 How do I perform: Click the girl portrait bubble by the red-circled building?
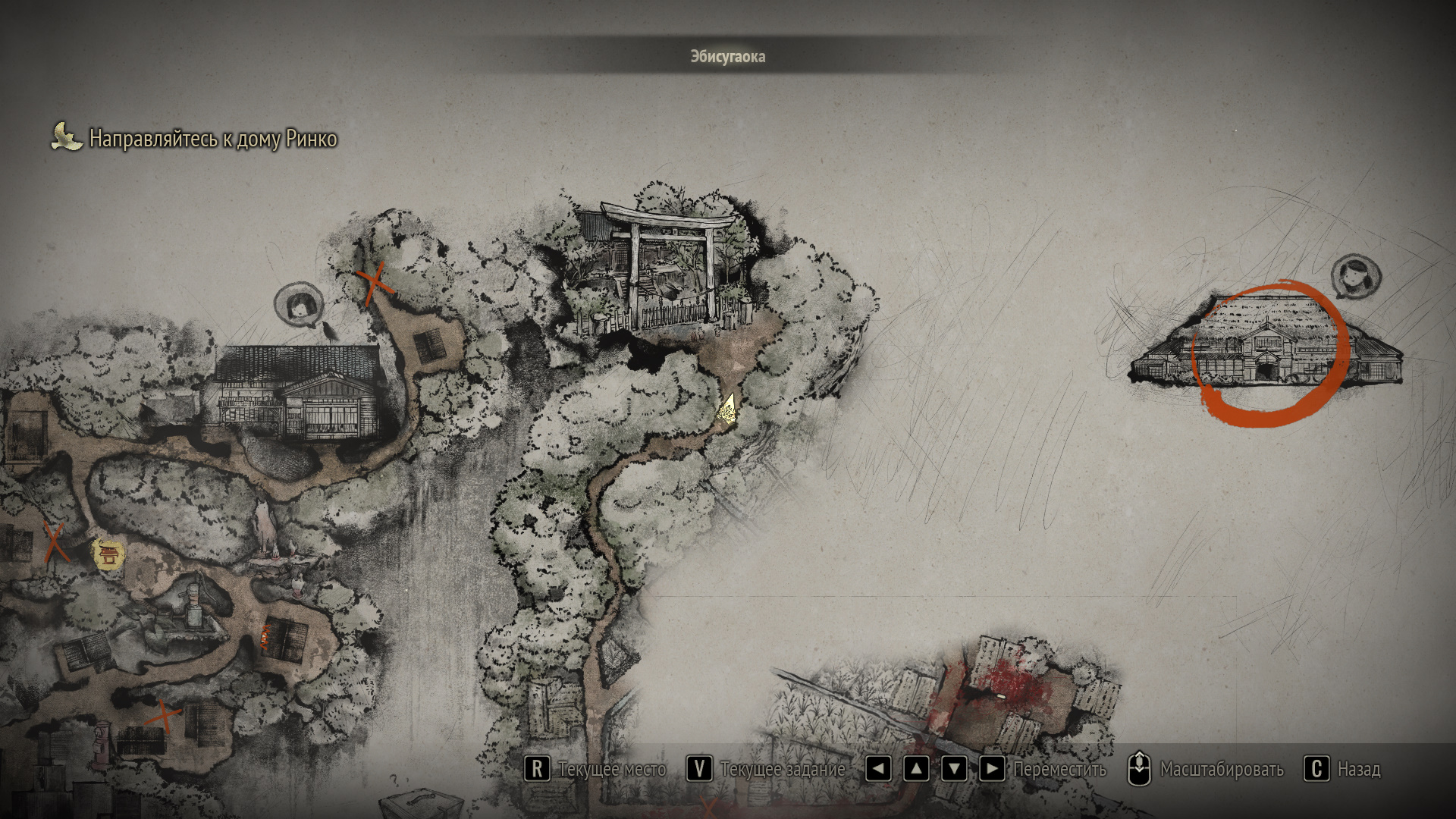tap(1355, 277)
